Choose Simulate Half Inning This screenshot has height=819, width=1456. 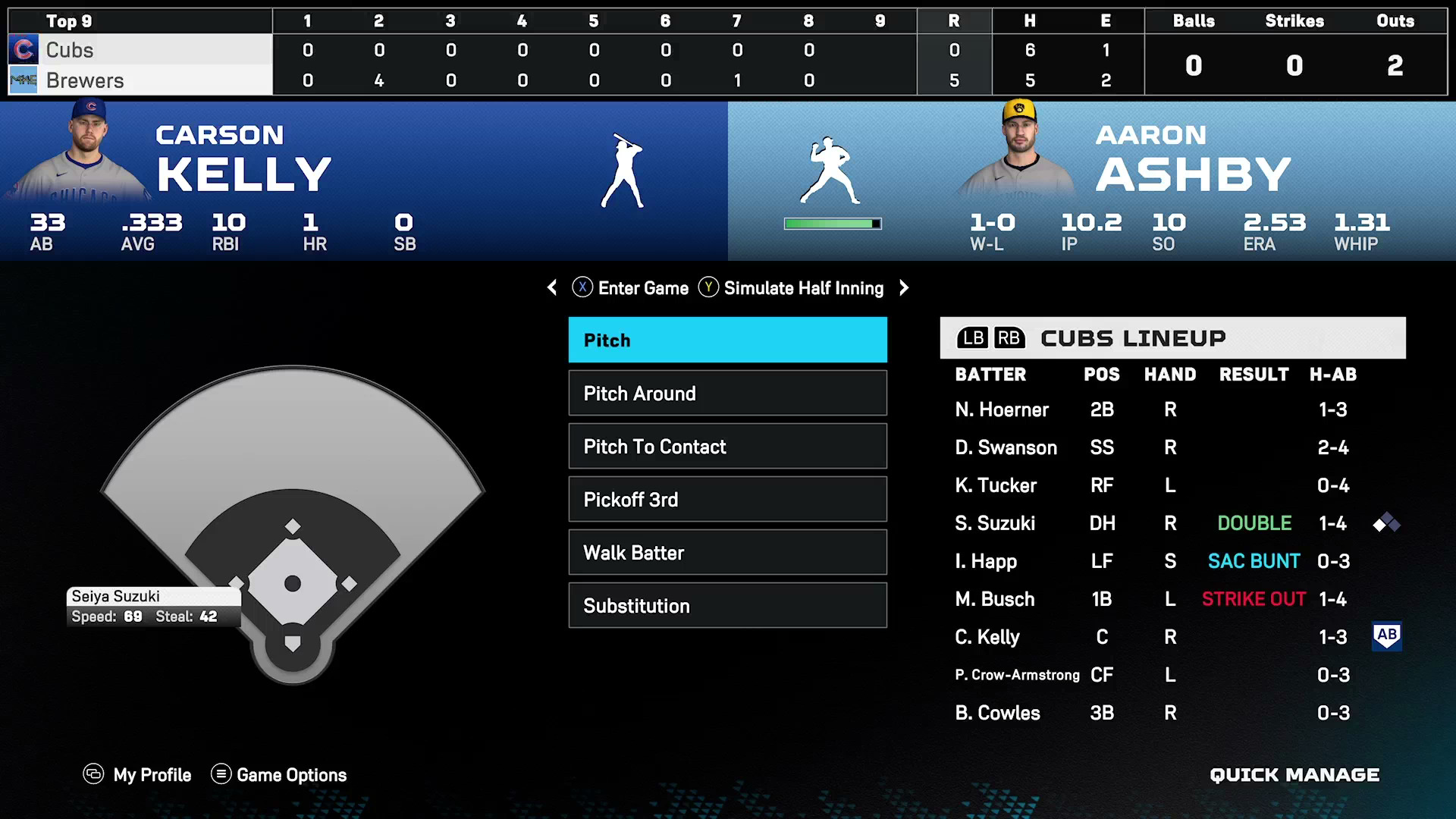click(x=791, y=288)
